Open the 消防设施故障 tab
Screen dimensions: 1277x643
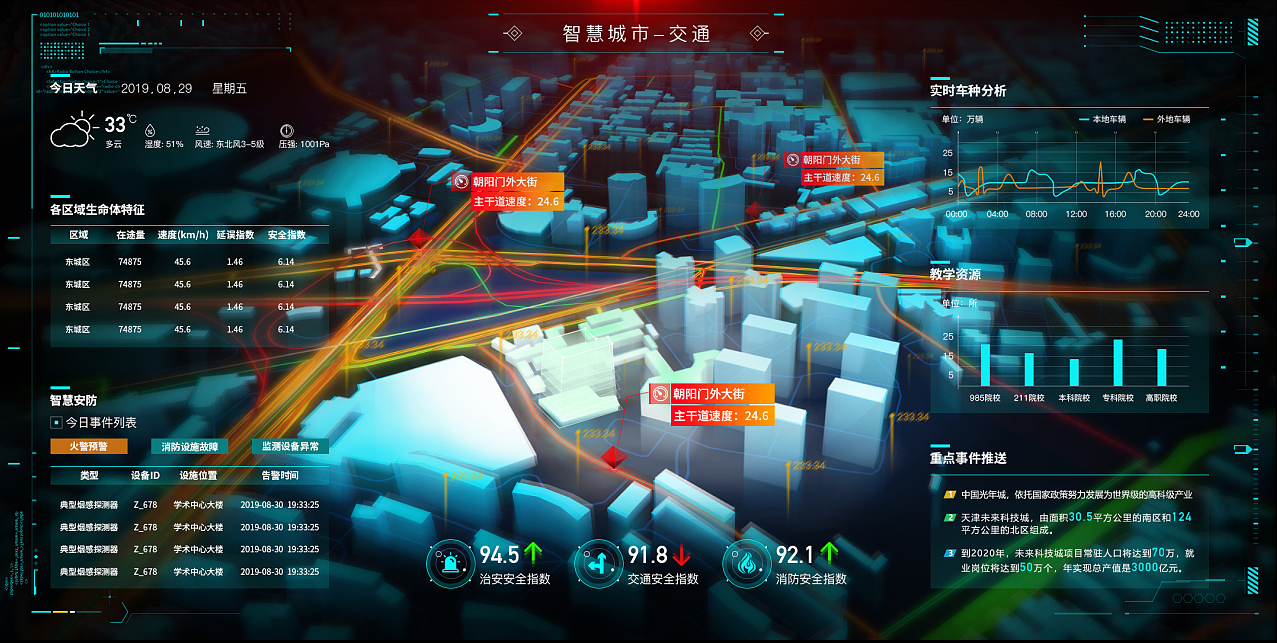(190, 446)
